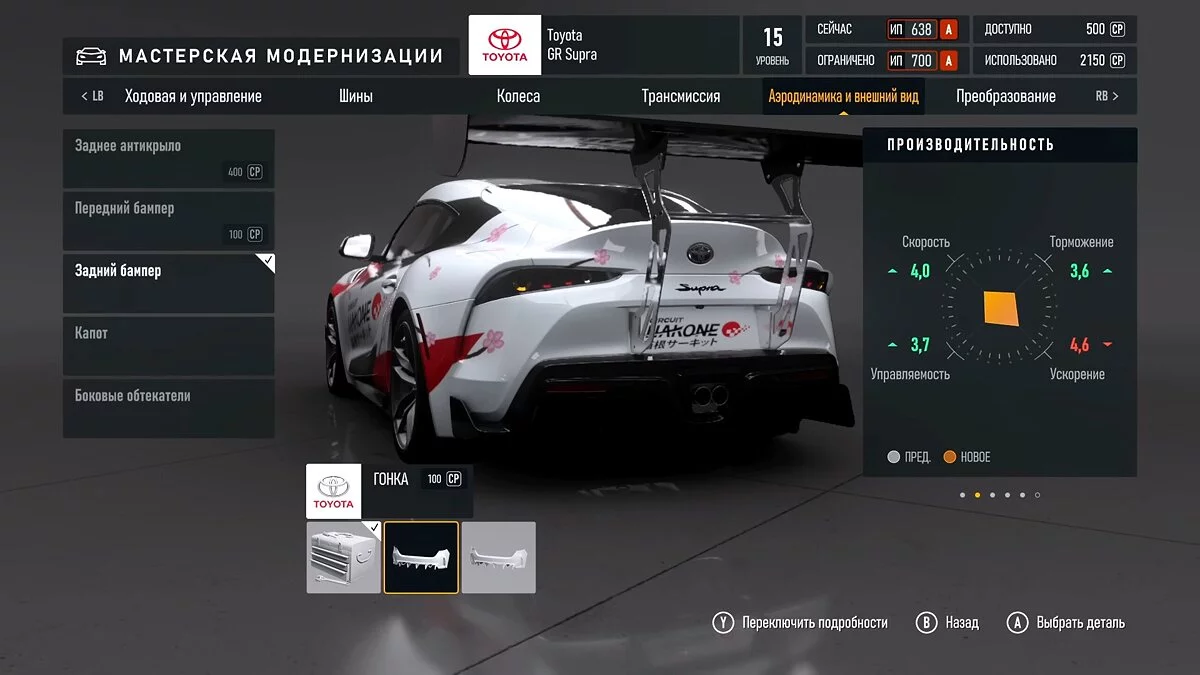
Task: Switch to the Ходовая и управление tab
Action: 193,97
